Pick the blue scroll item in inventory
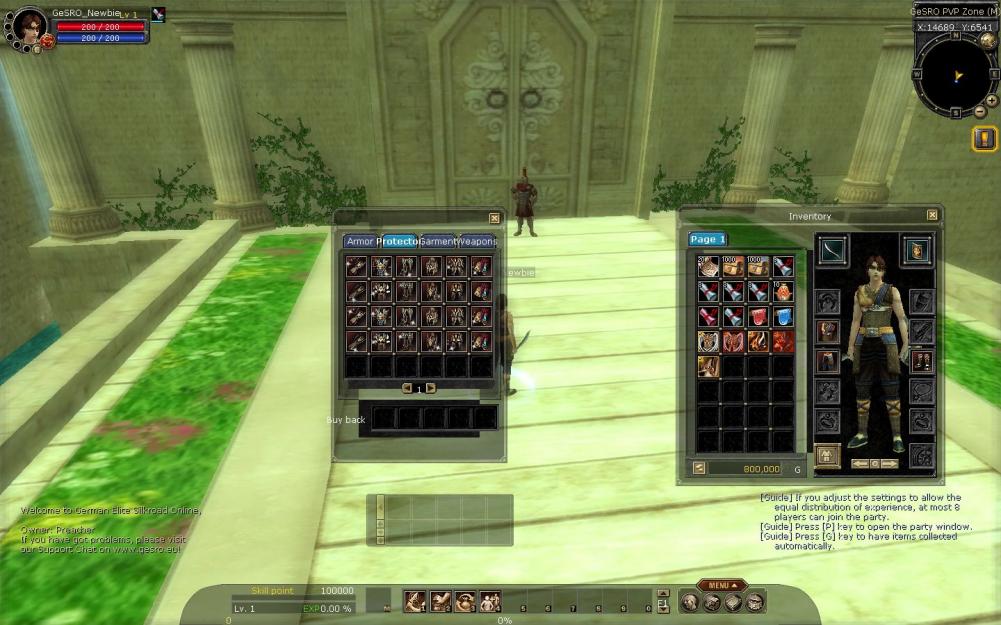Viewport: 1001px width, 625px height. tap(783, 317)
